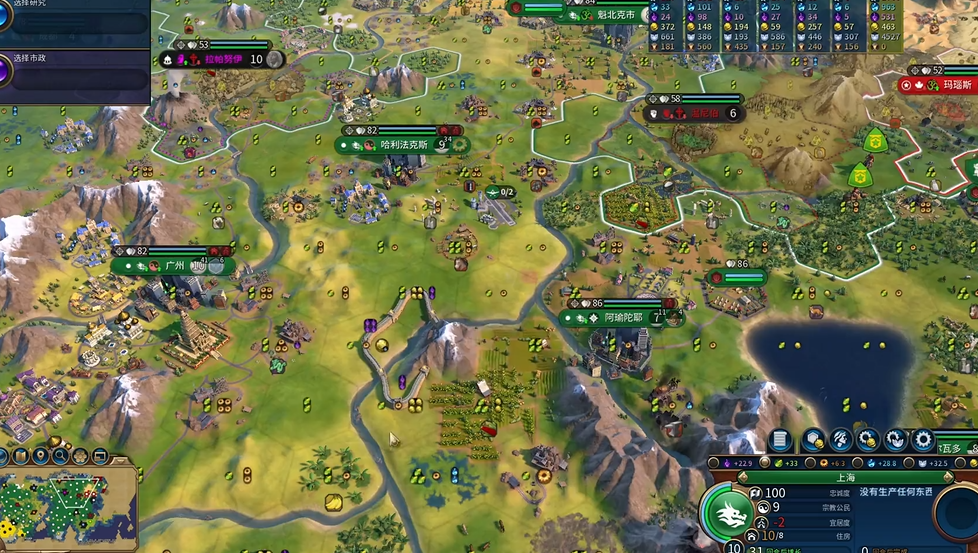Open the map search magnifier tool
Screen dimensions: 978x553
60,456
